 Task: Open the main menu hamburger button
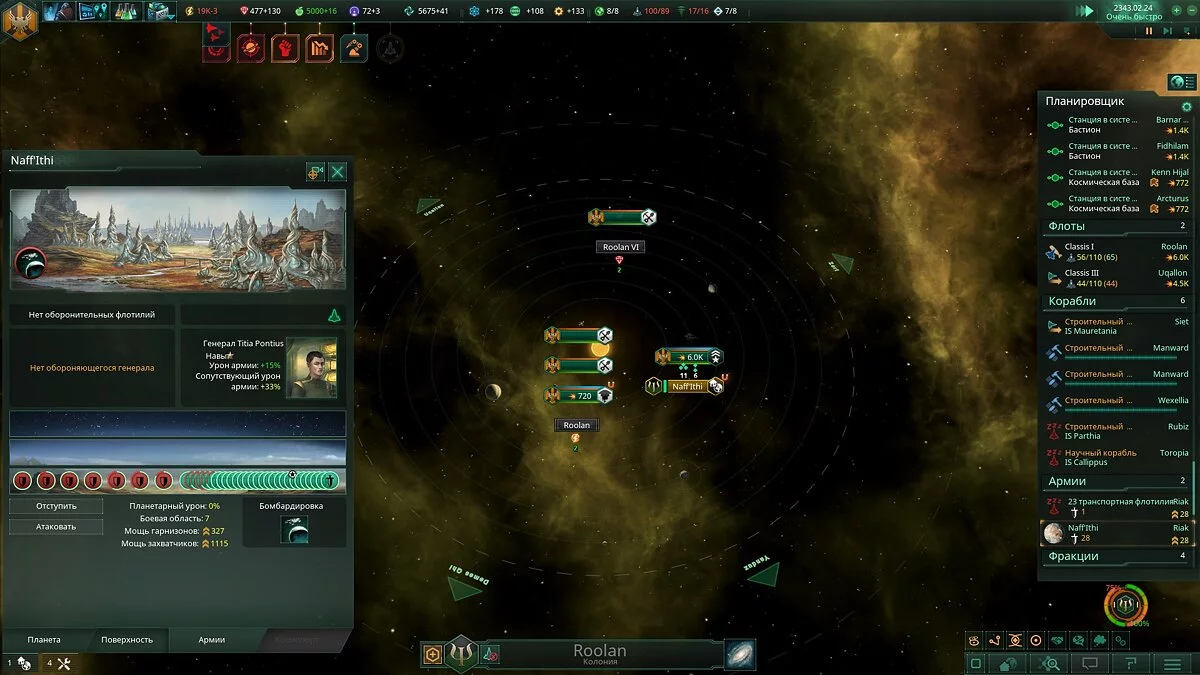click(x=1172, y=663)
